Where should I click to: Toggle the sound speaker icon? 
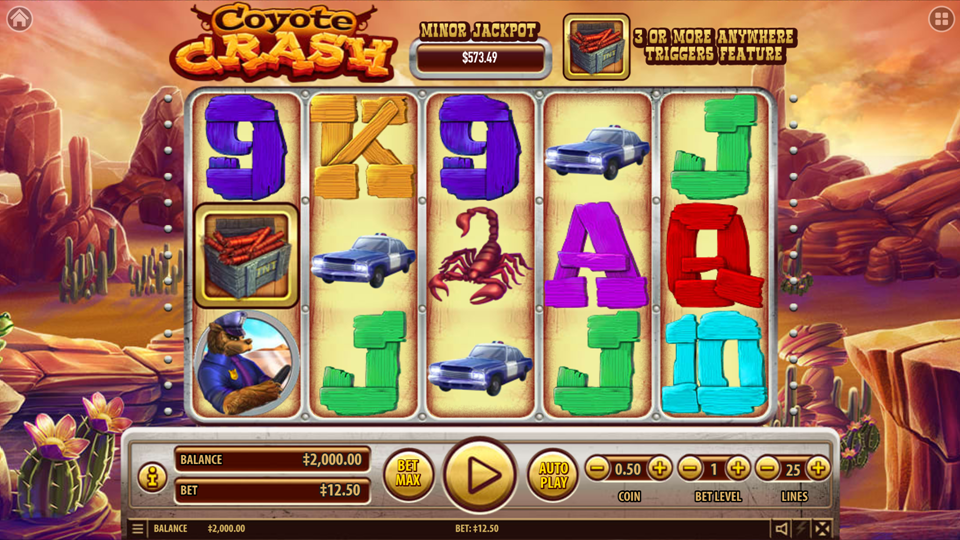tap(782, 529)
